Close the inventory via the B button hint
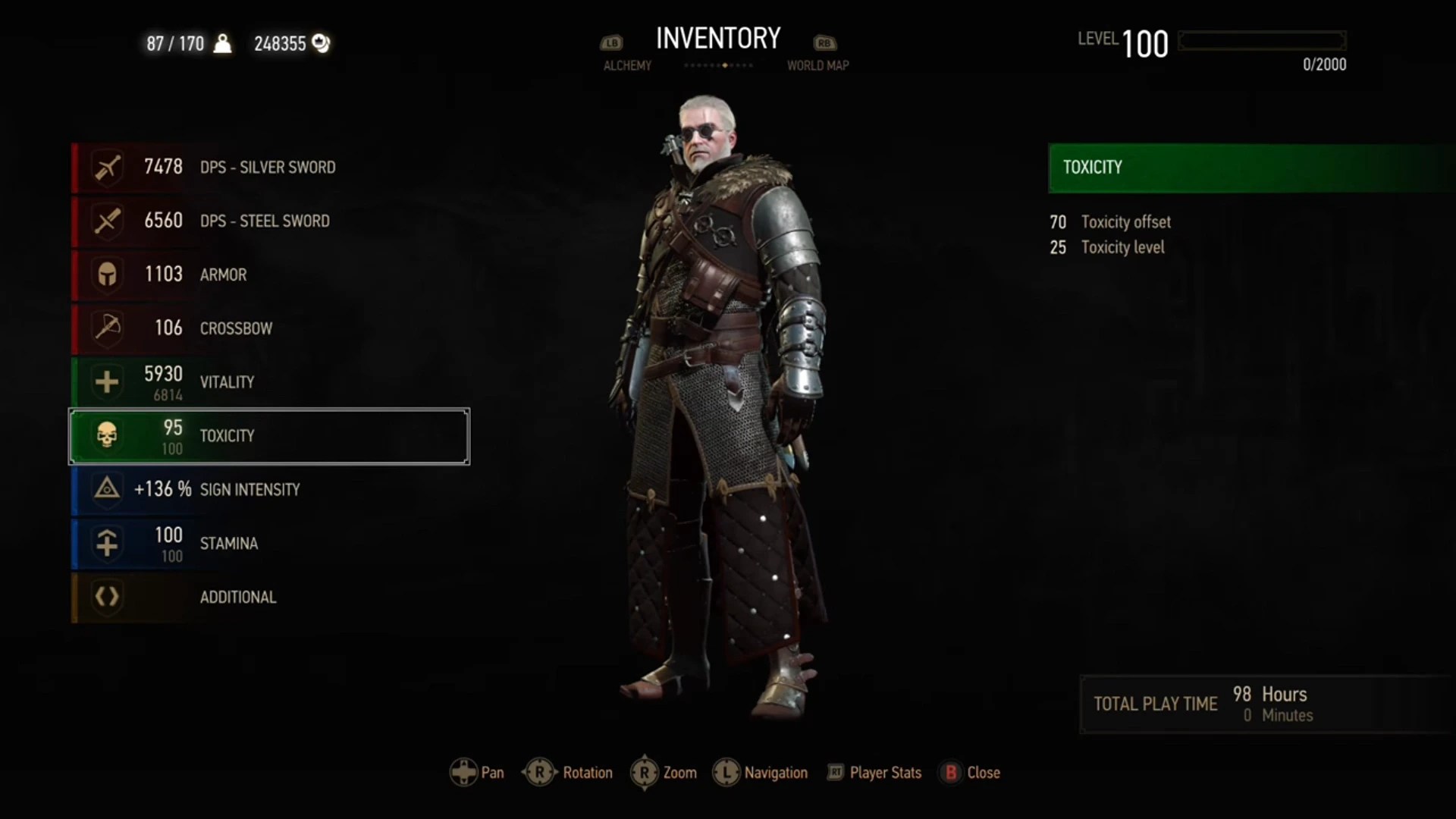The height and width of the screenshot is (819, 1456). 971,772
